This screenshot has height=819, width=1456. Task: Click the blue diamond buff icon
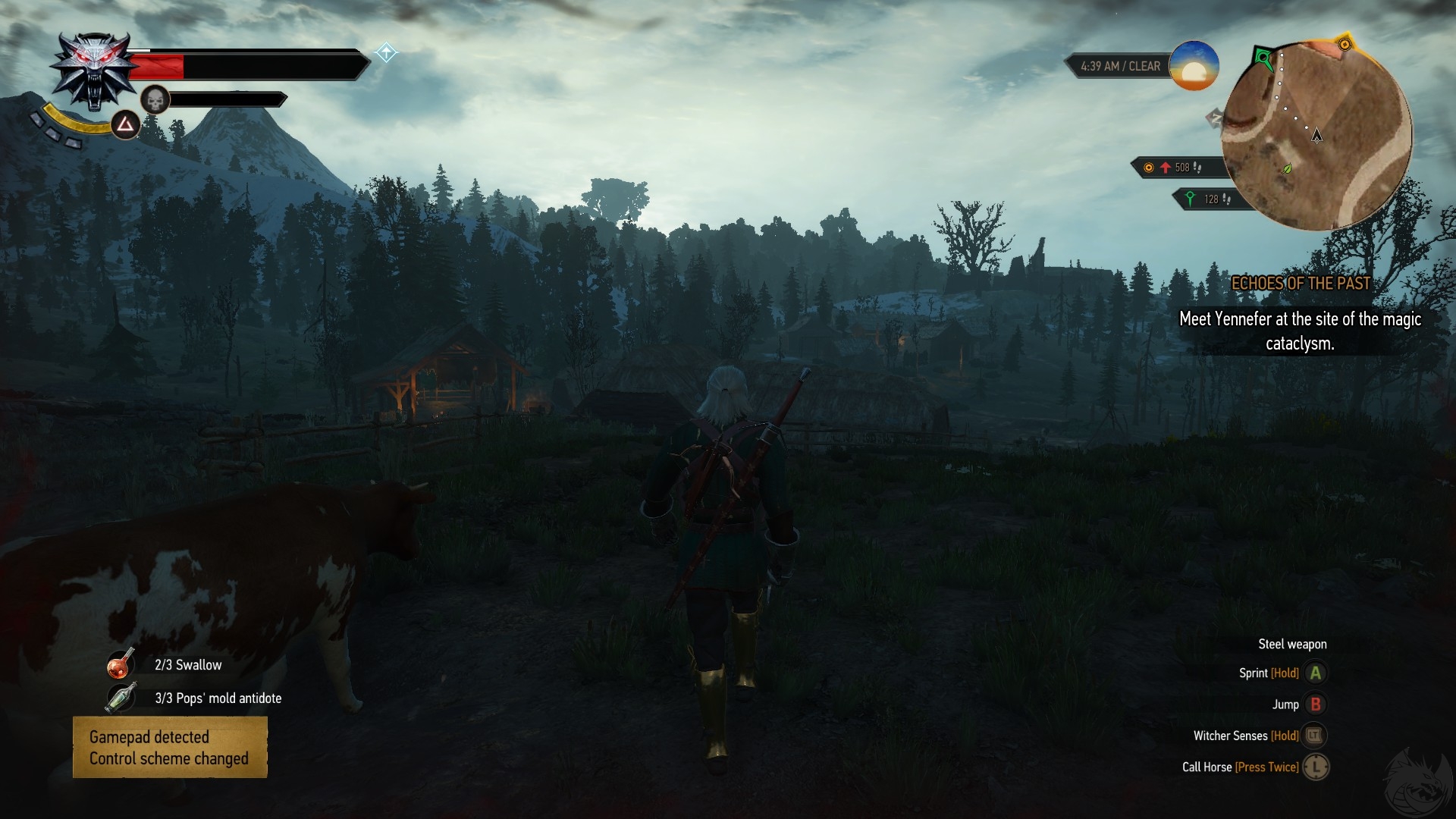(386, 52)
